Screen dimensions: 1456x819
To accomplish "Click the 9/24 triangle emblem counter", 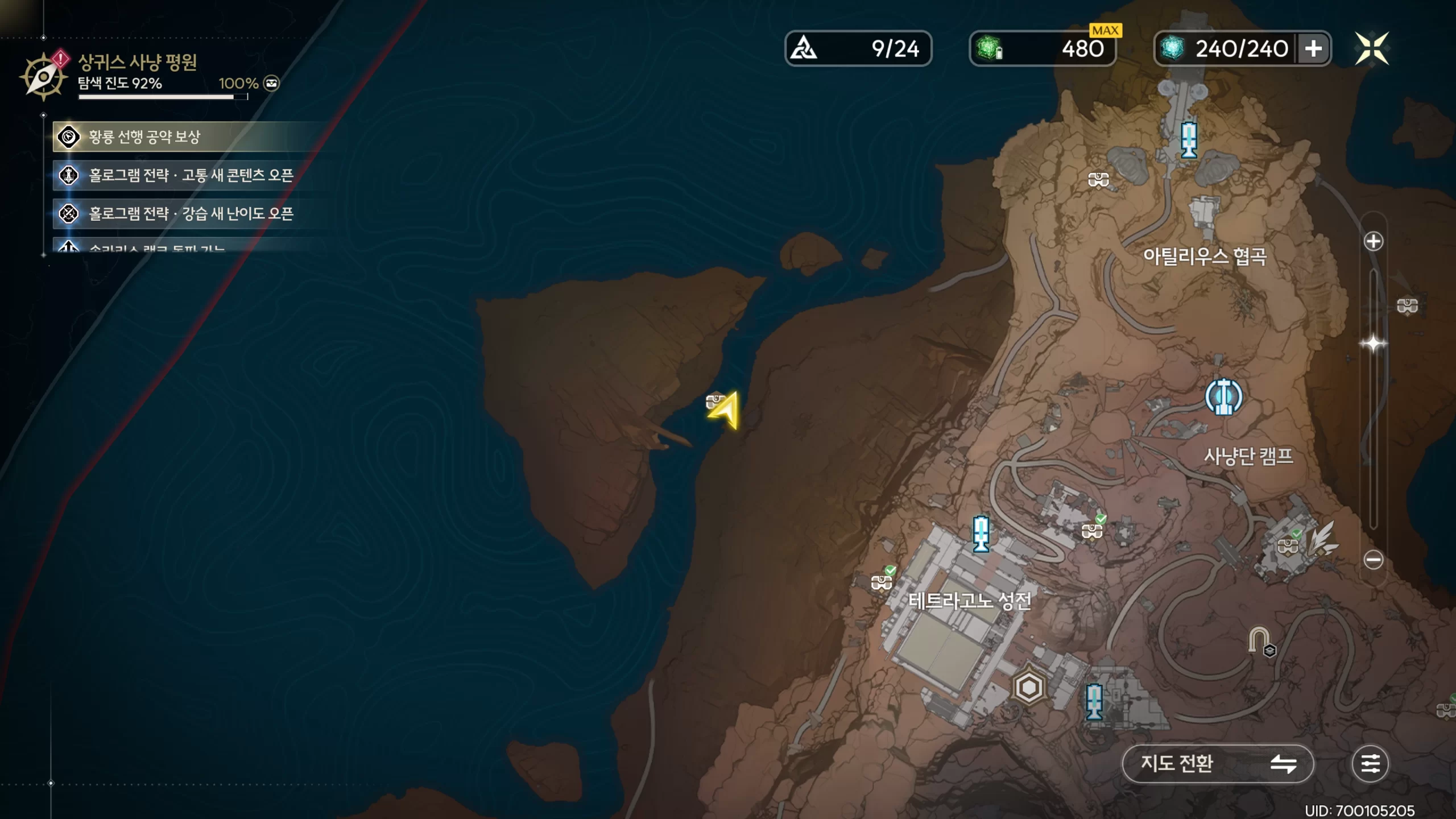I will [858, 49].
